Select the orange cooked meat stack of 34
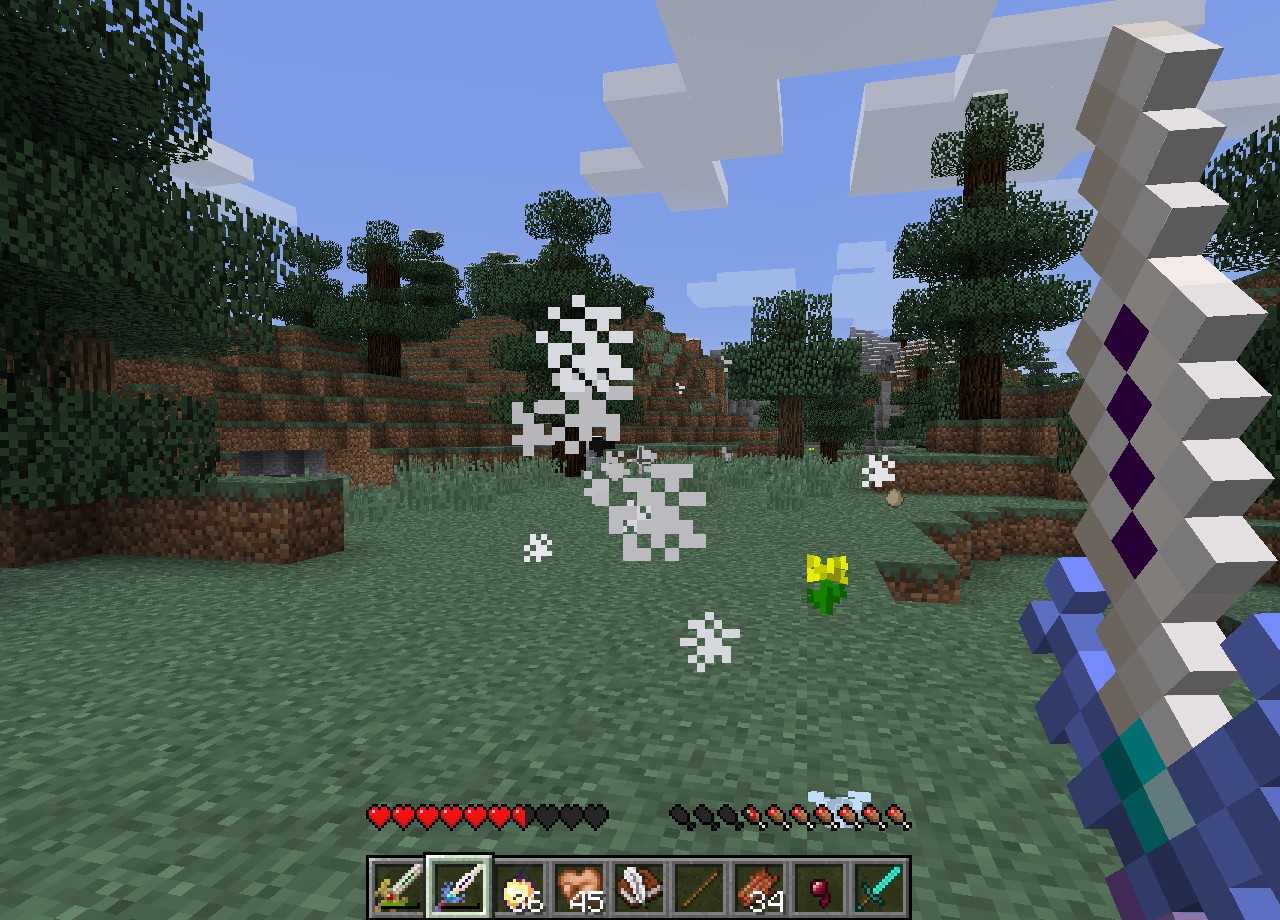 tap(759, 886)
